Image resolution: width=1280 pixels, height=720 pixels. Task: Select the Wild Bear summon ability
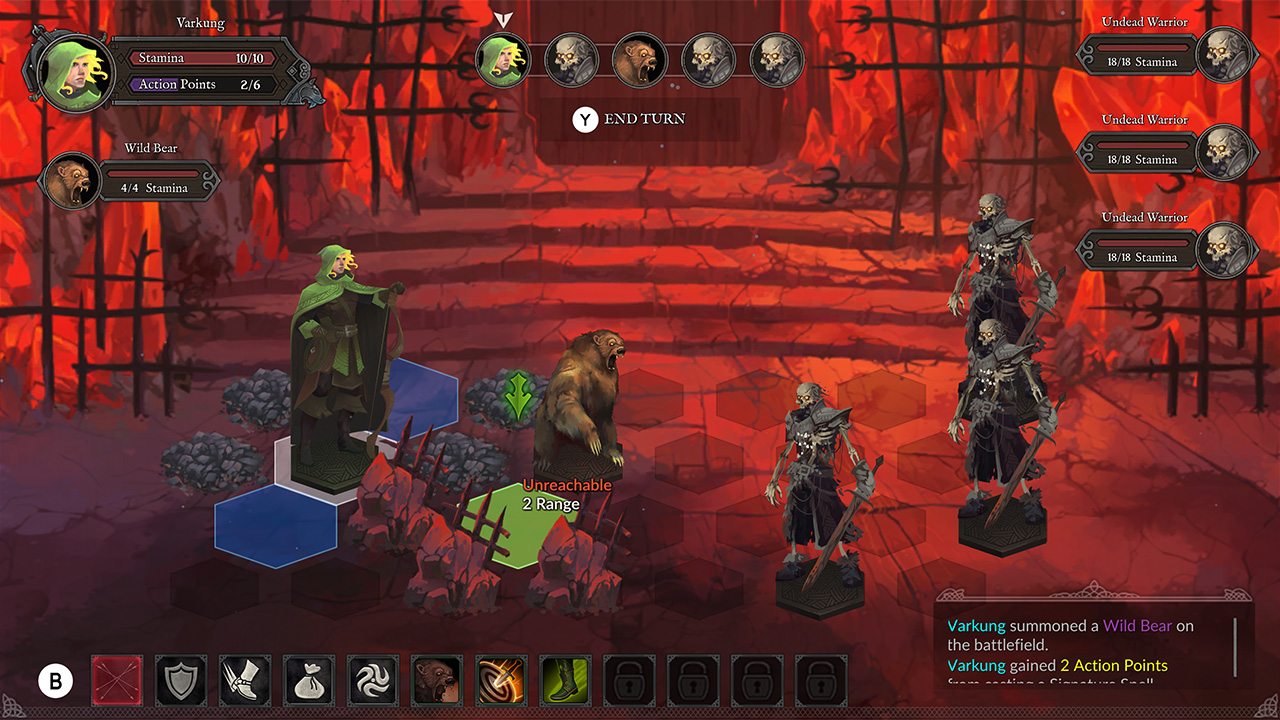[x=437, y=680]
